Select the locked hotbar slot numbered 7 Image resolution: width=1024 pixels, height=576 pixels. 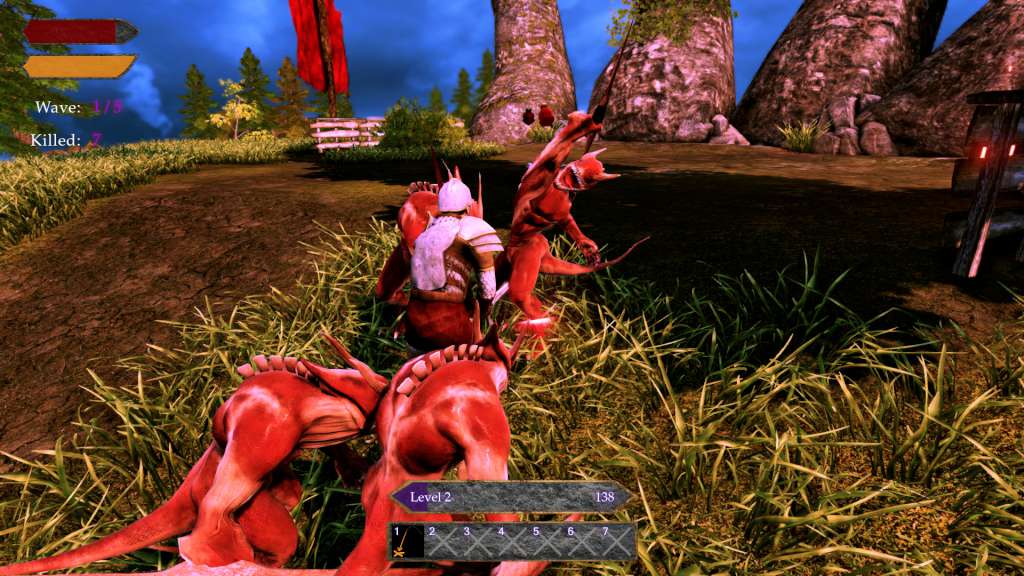[615, 542]
